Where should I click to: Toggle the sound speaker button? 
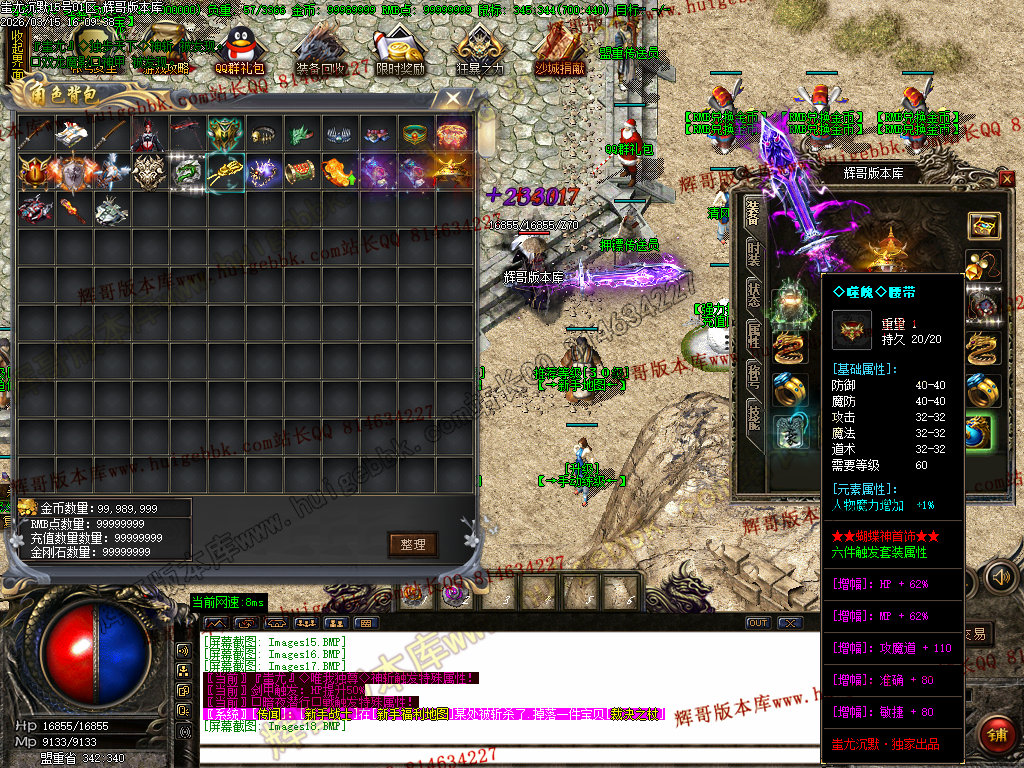999,577
